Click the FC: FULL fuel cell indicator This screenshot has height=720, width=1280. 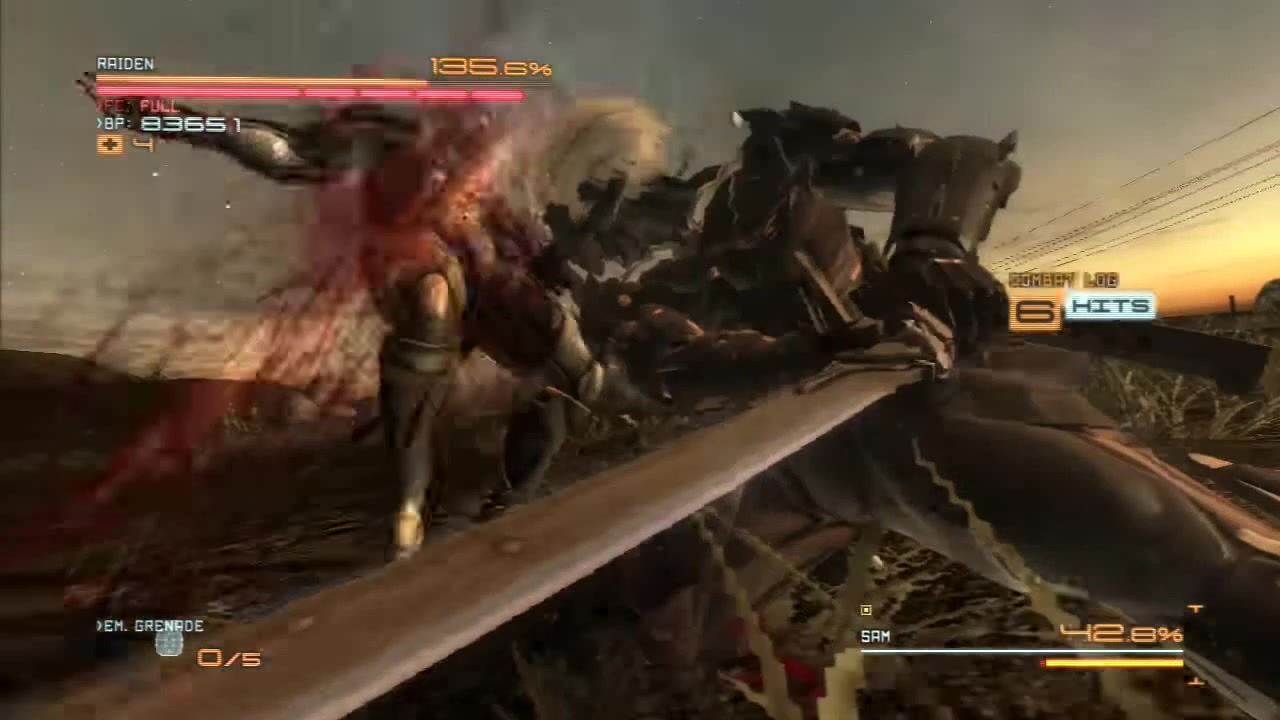(x=140, y=105)
